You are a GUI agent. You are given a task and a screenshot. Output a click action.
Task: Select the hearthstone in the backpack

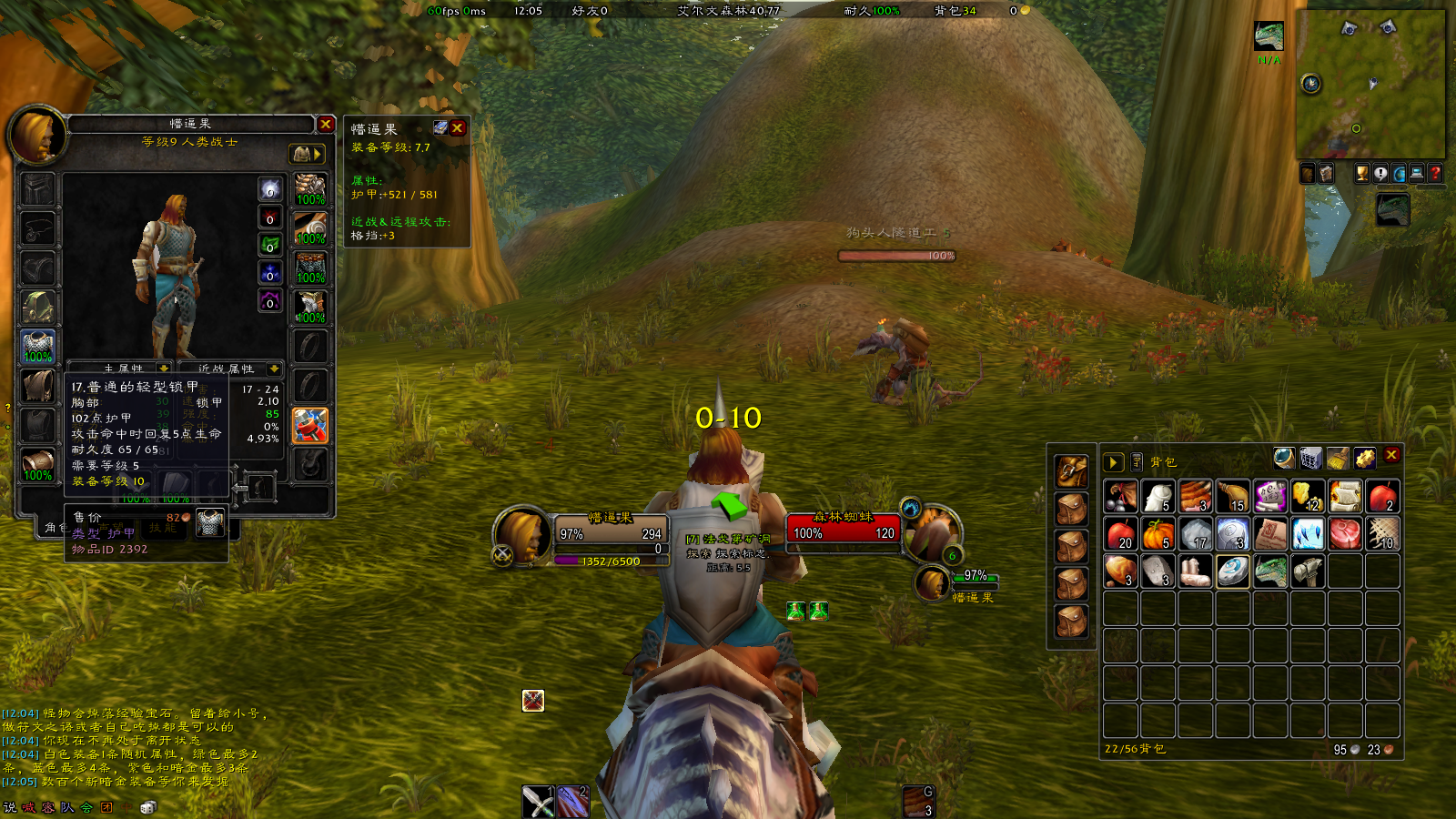(1233, 571)
